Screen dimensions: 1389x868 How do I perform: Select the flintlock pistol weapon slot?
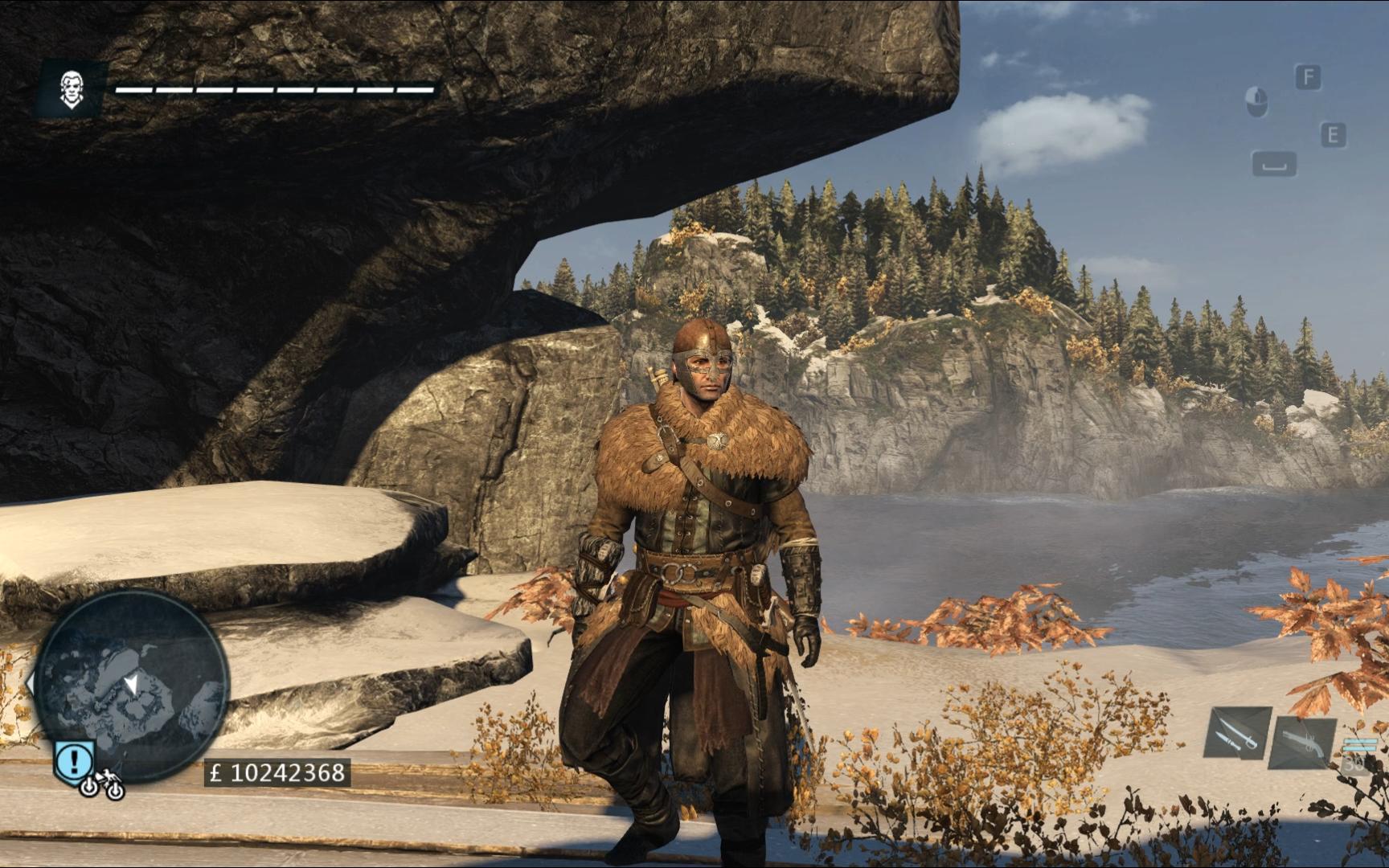(x=1301, y=740)
